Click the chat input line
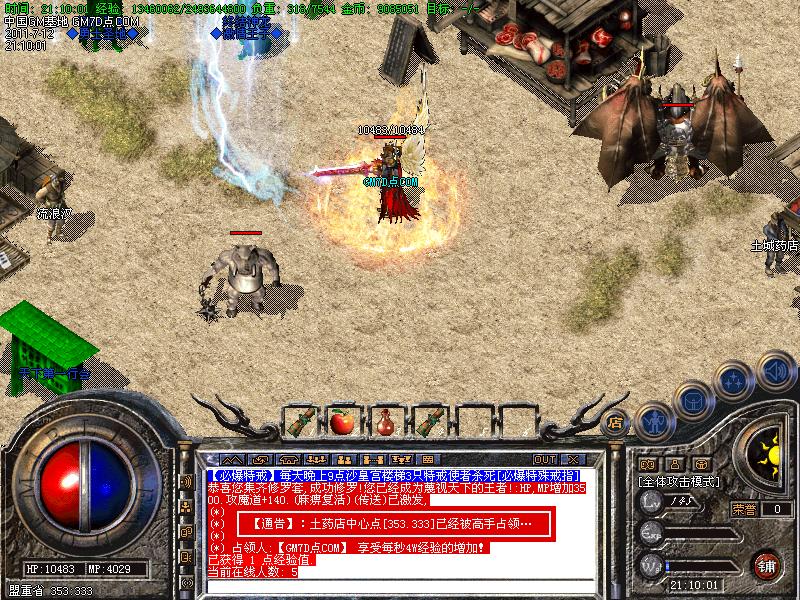The height and width of the screenshot is (600, 800). coord(400,585)
